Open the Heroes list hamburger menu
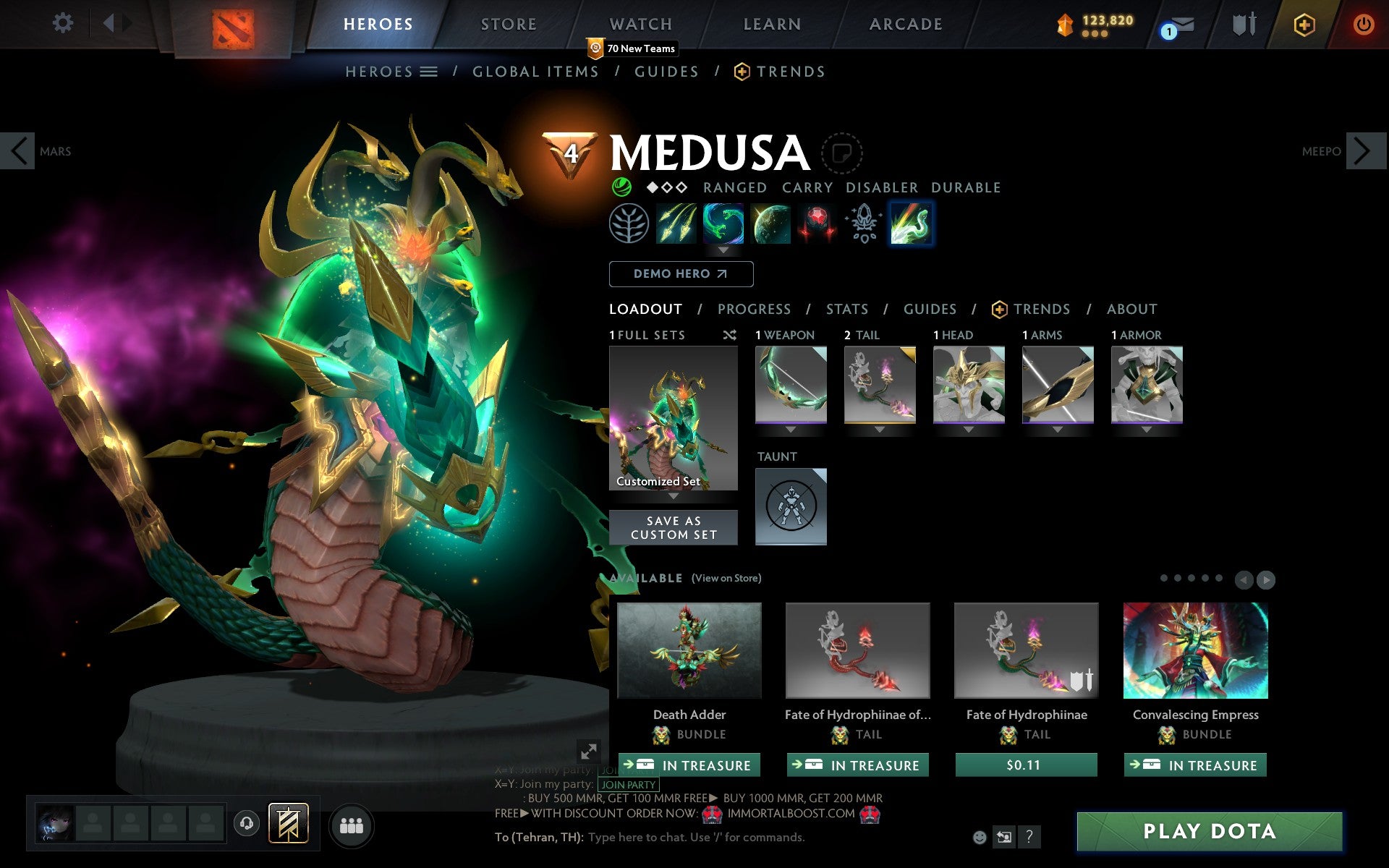The image size is (1389, 868). point(429,71)
